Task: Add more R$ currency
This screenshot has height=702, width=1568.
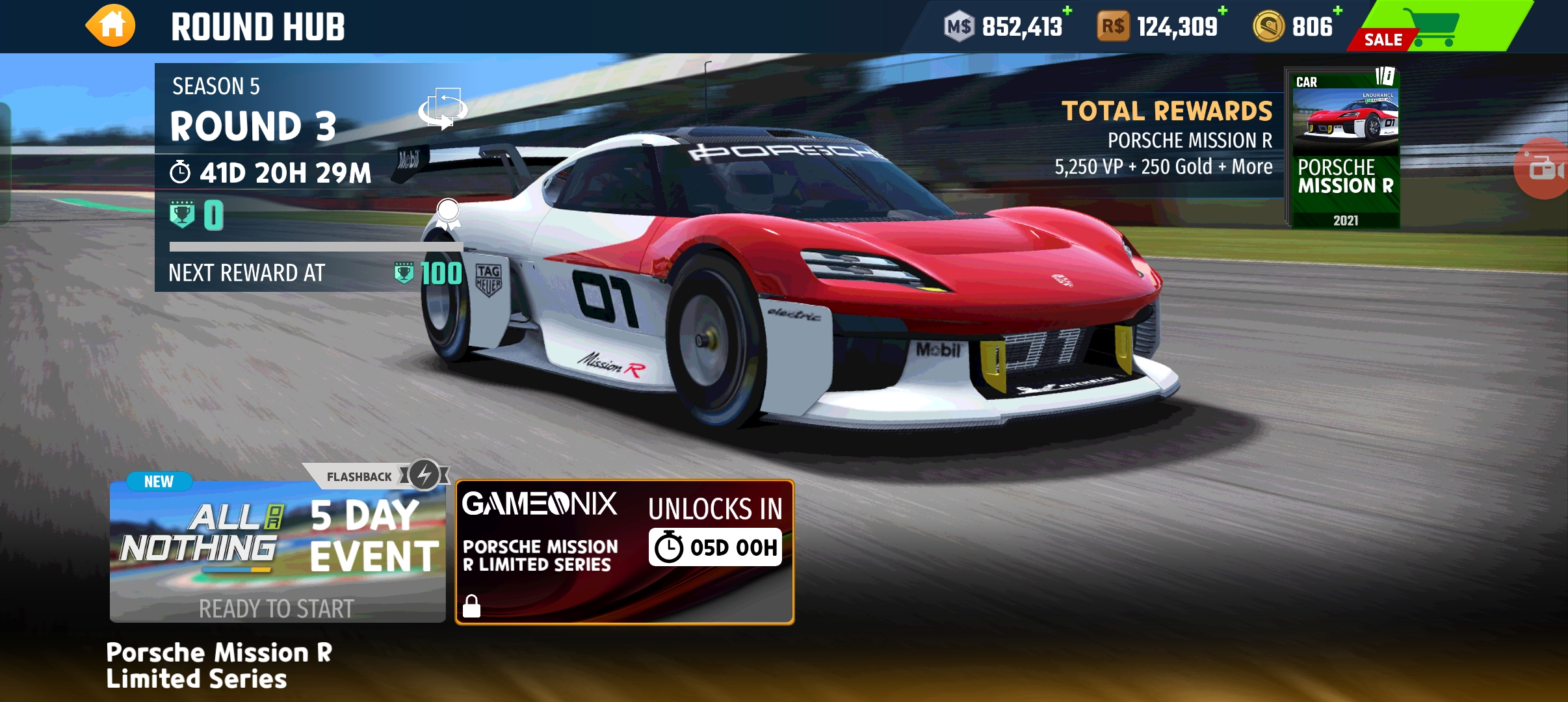Action: tap(1223, 11)
